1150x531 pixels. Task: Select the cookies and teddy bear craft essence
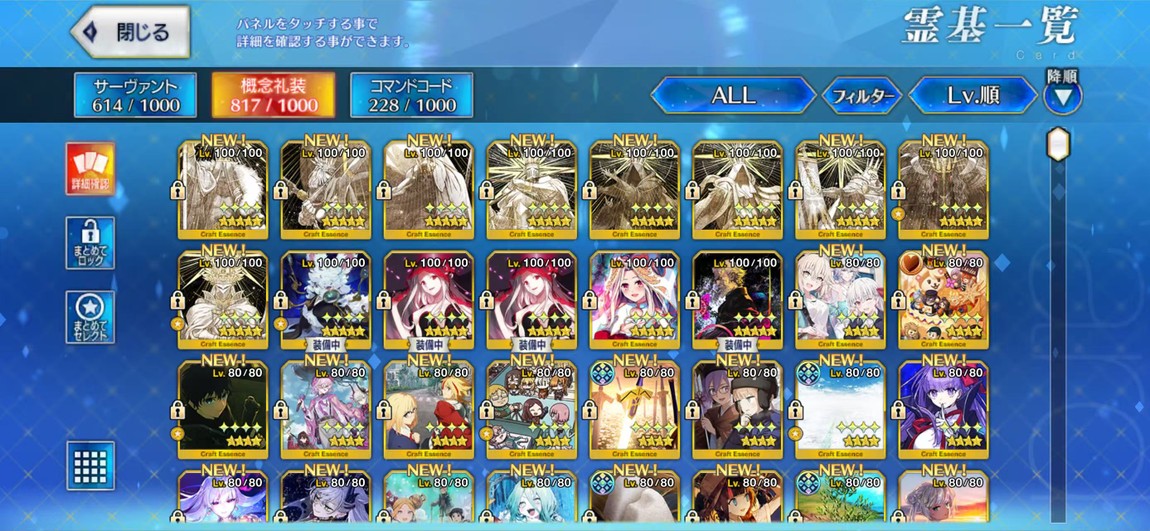(943, 300)
